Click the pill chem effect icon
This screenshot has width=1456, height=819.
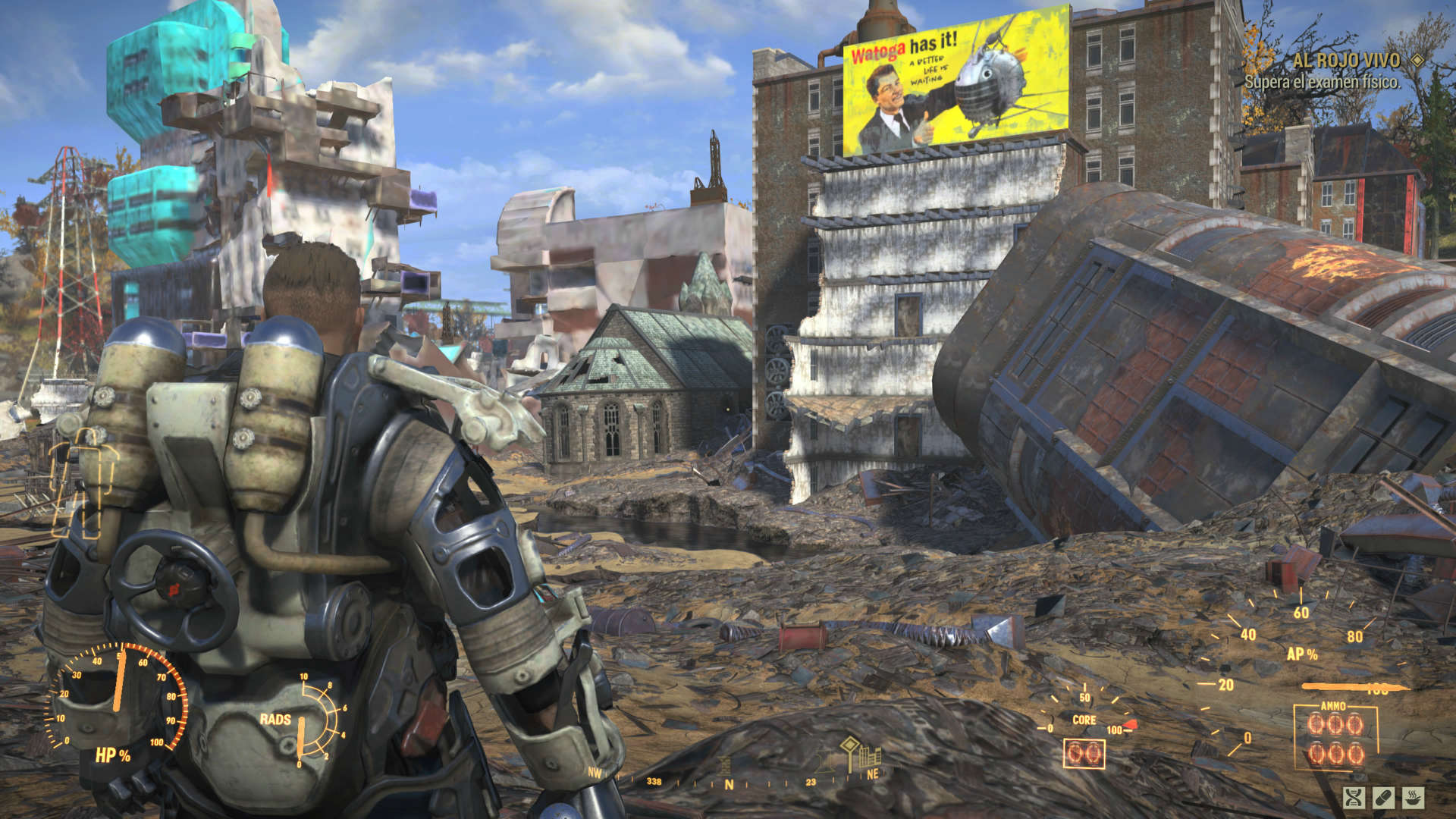1383,797
